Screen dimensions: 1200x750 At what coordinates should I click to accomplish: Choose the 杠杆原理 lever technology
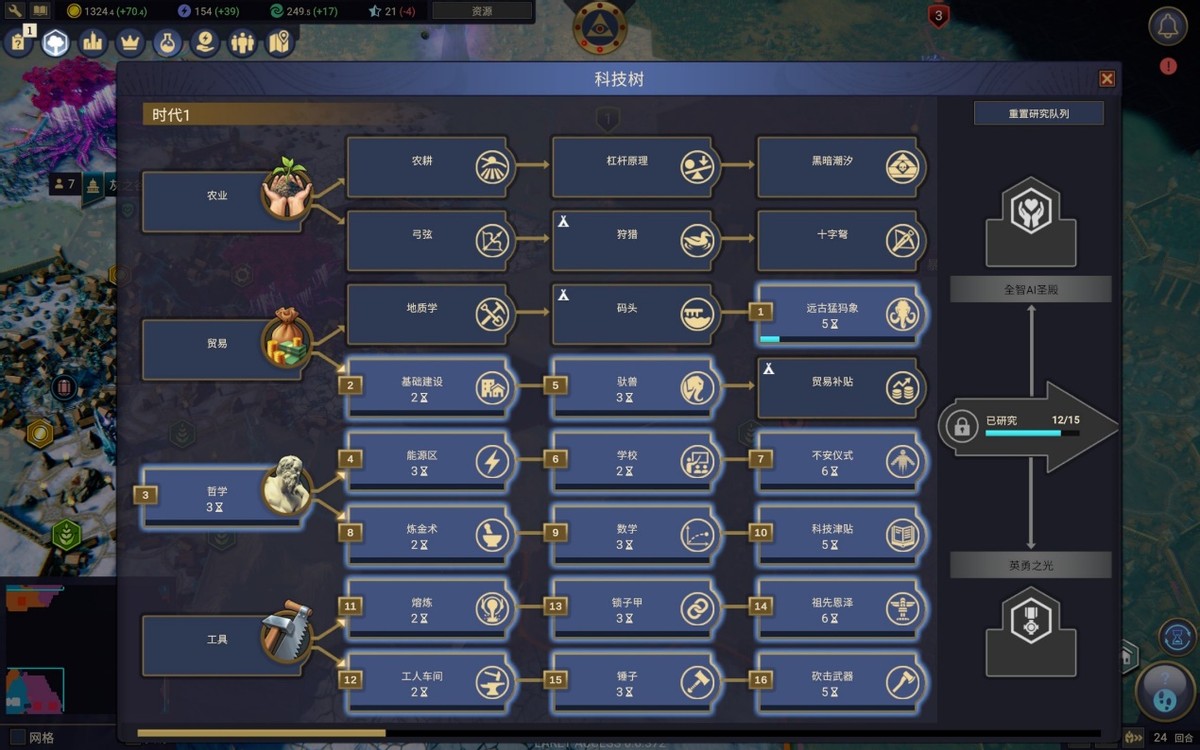(632, 167)
